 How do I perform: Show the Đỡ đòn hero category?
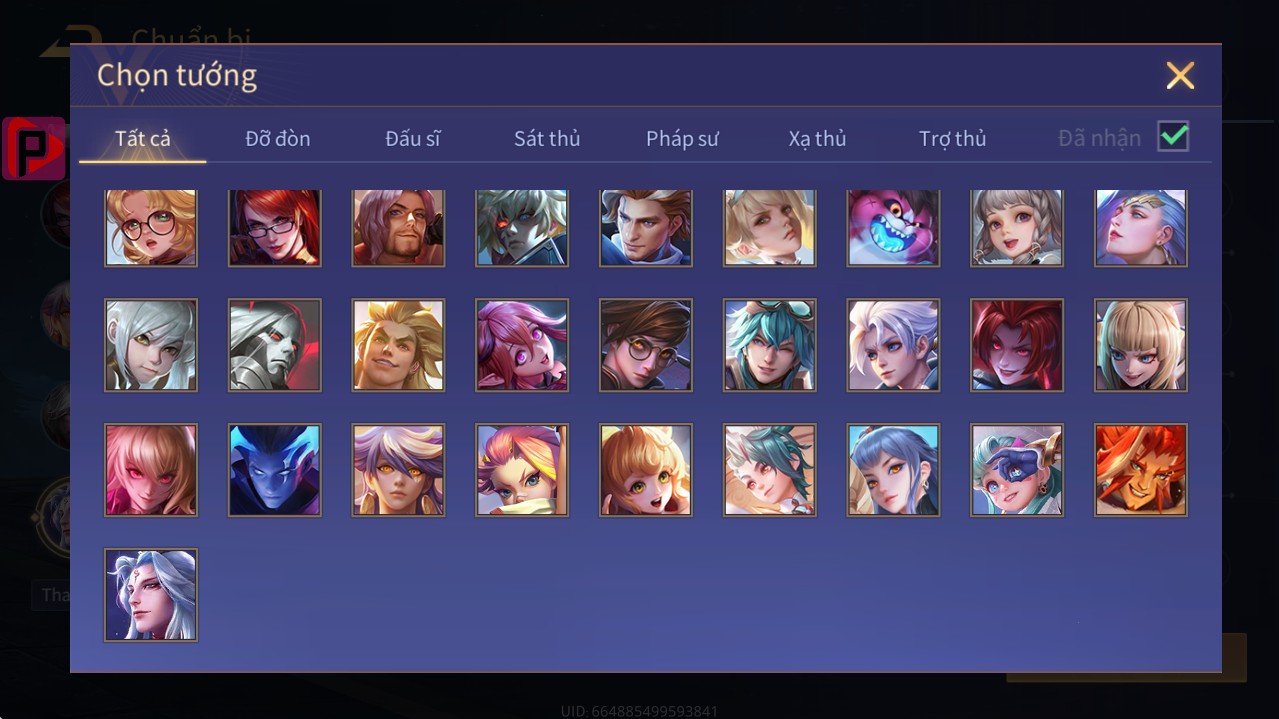pos(278,138)
